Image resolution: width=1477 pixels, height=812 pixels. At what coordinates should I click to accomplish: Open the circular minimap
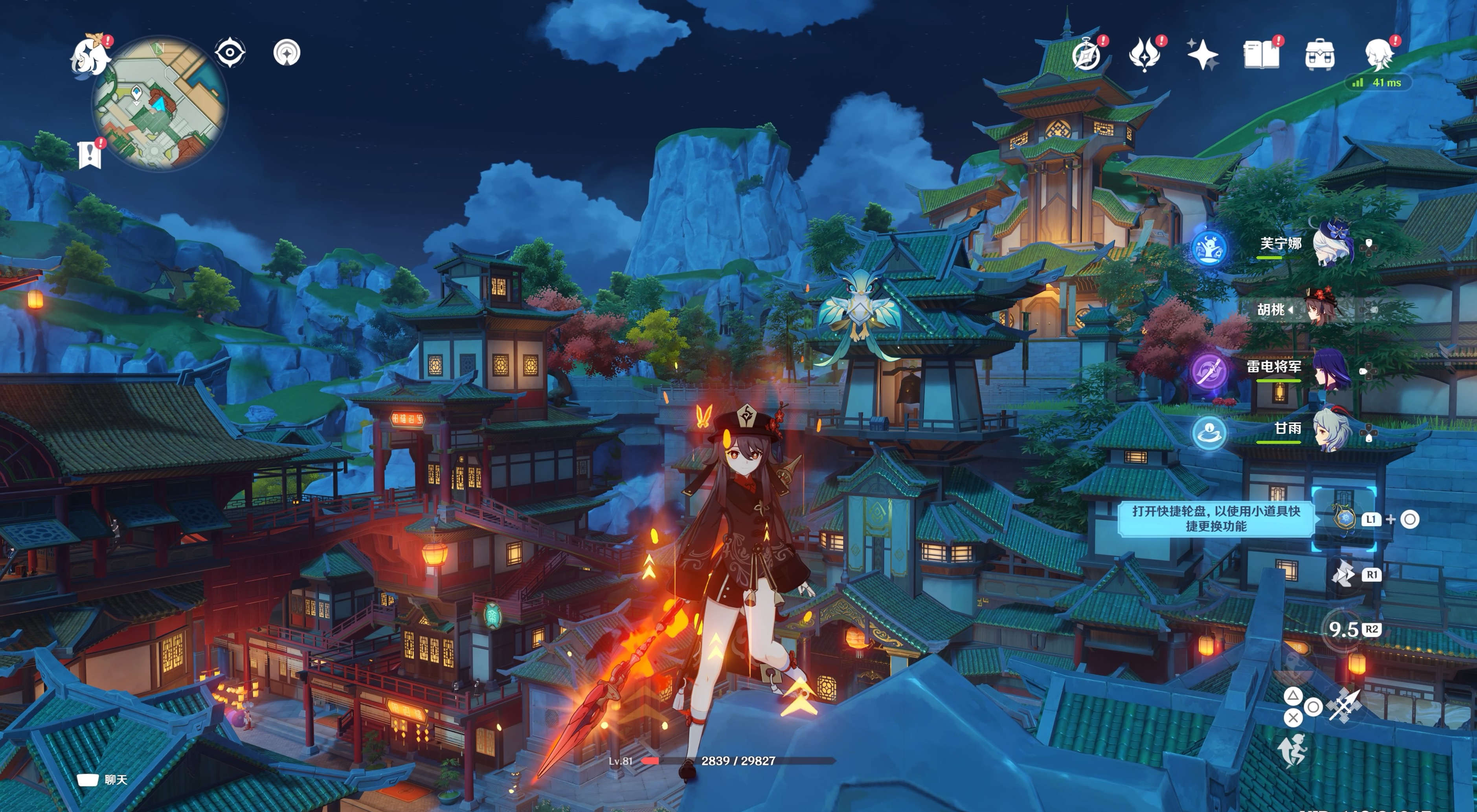[x=160, y=104]
